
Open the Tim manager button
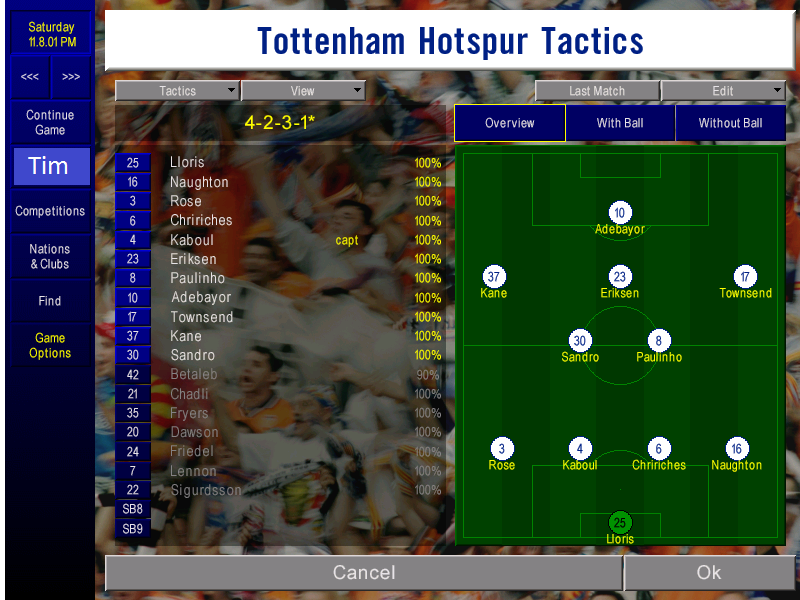point(50,166)
